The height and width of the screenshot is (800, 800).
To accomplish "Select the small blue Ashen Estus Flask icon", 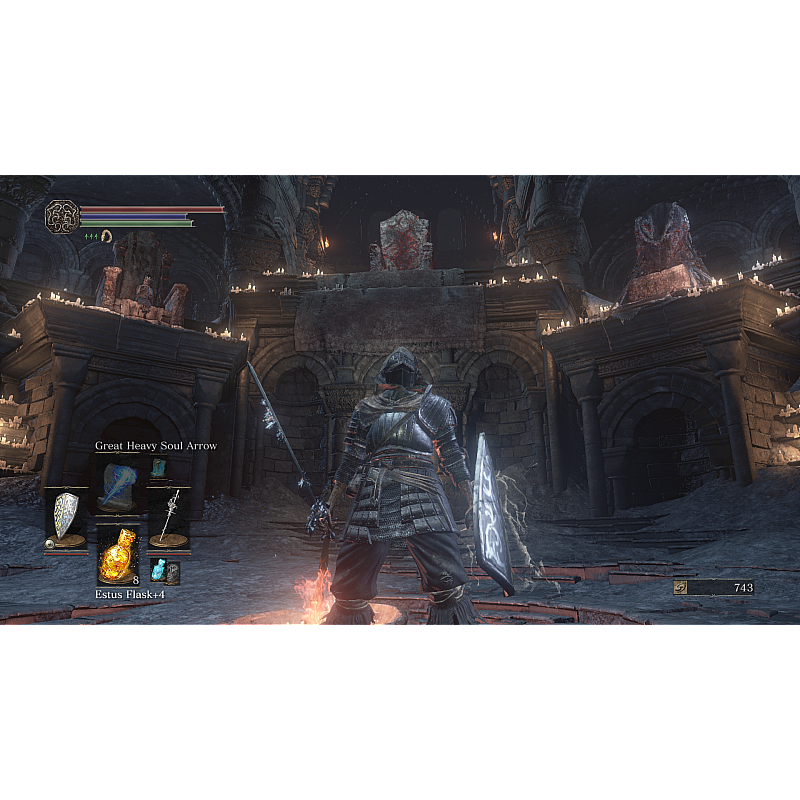I will coord(158,571).
